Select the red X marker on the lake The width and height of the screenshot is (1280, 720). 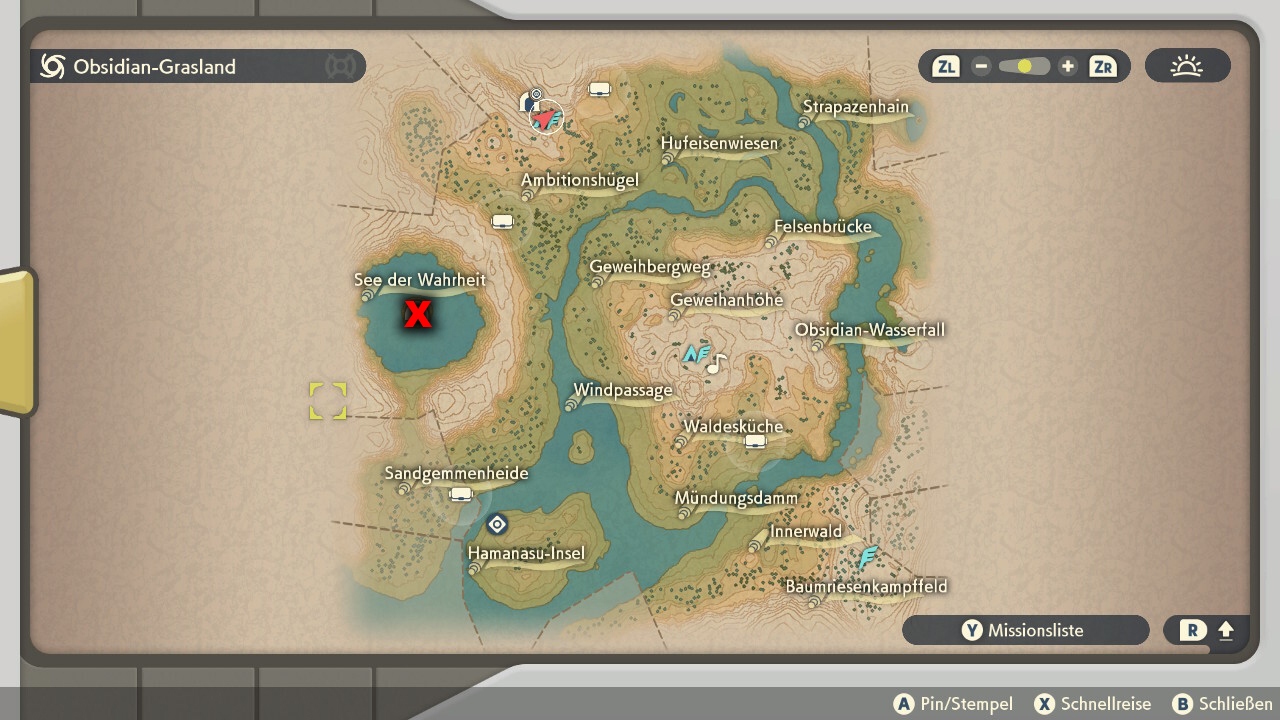pyautogui.click(x=417, y=315)
